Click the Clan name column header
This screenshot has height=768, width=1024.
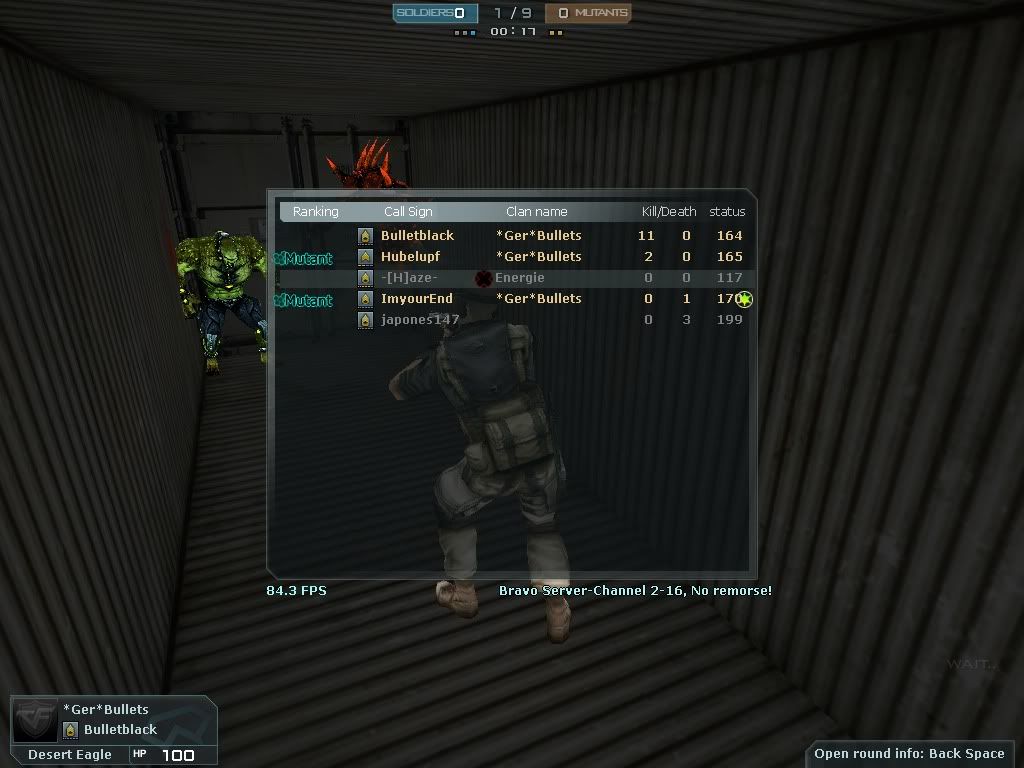click(536, 212)
